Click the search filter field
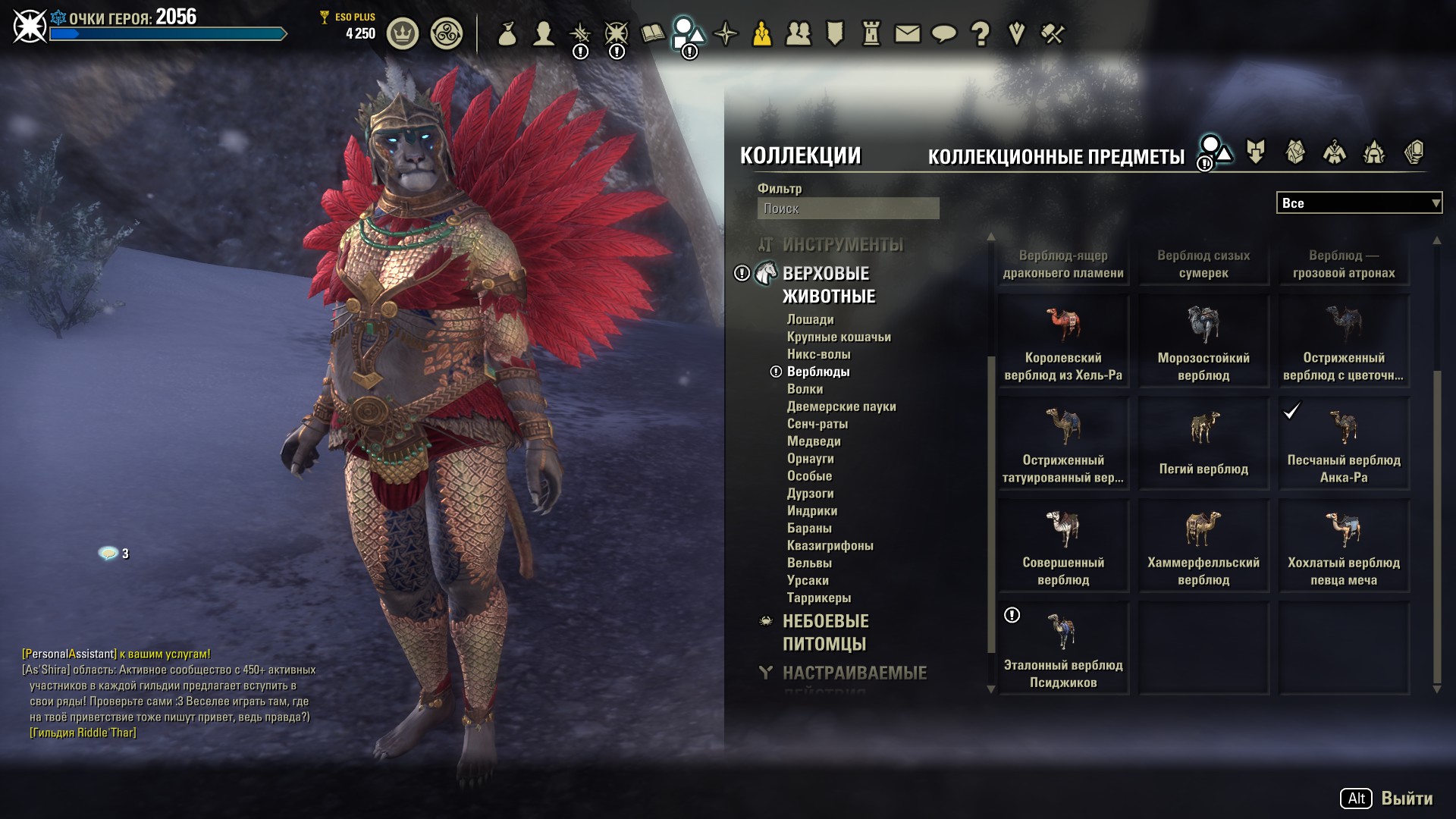 (x=848, y=209)
